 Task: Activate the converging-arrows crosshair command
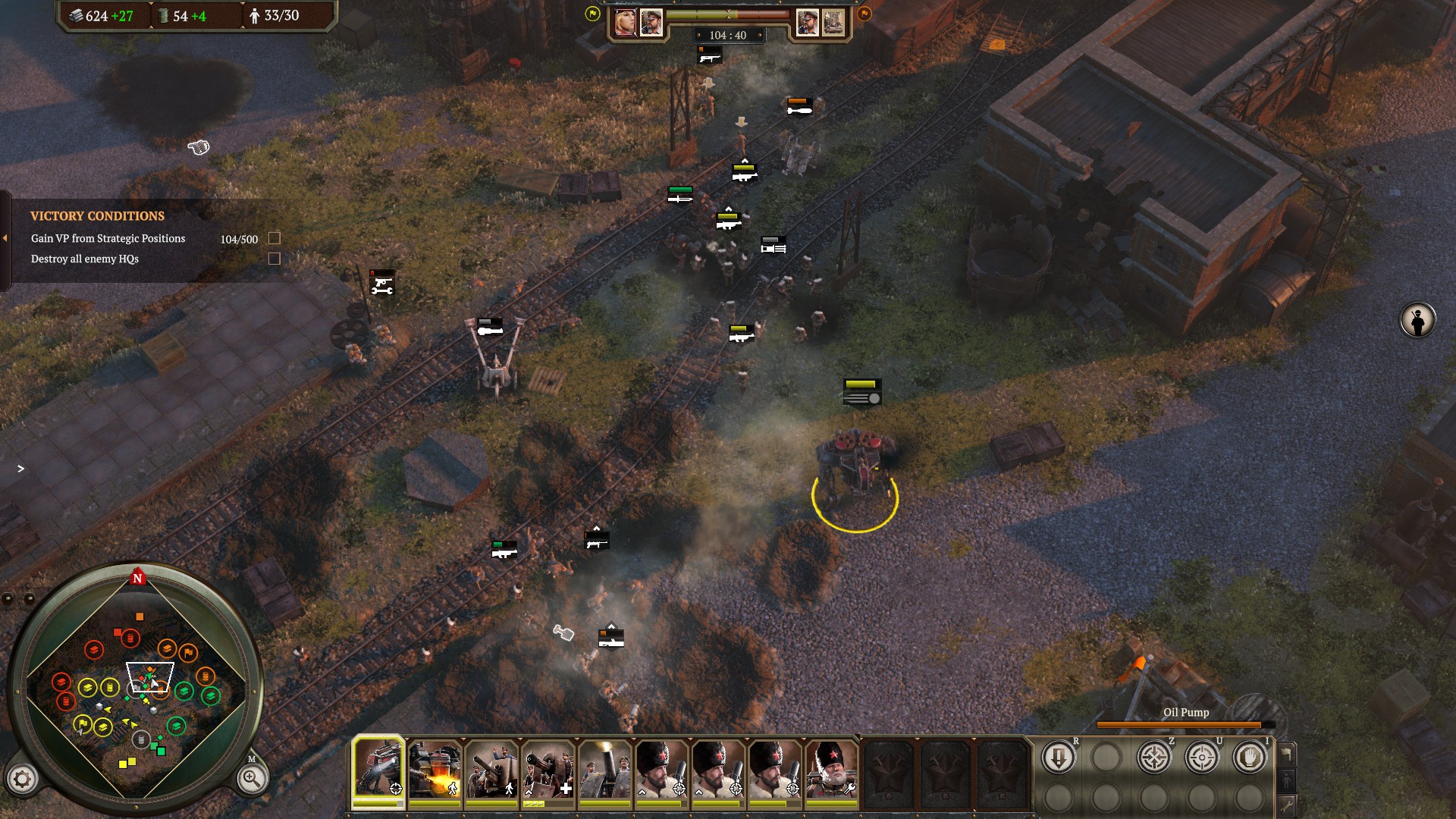pos(1153,758)
